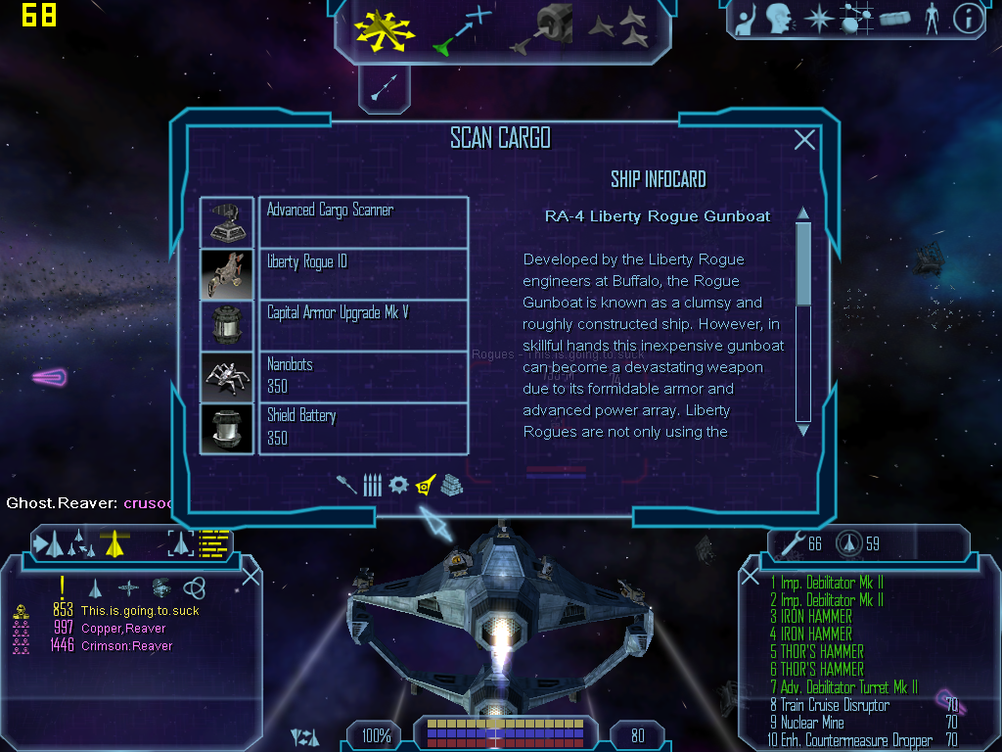1002x752 pixels.
Task: Switch to the gear-shaped equipment category
Action: tap(398, 486)
